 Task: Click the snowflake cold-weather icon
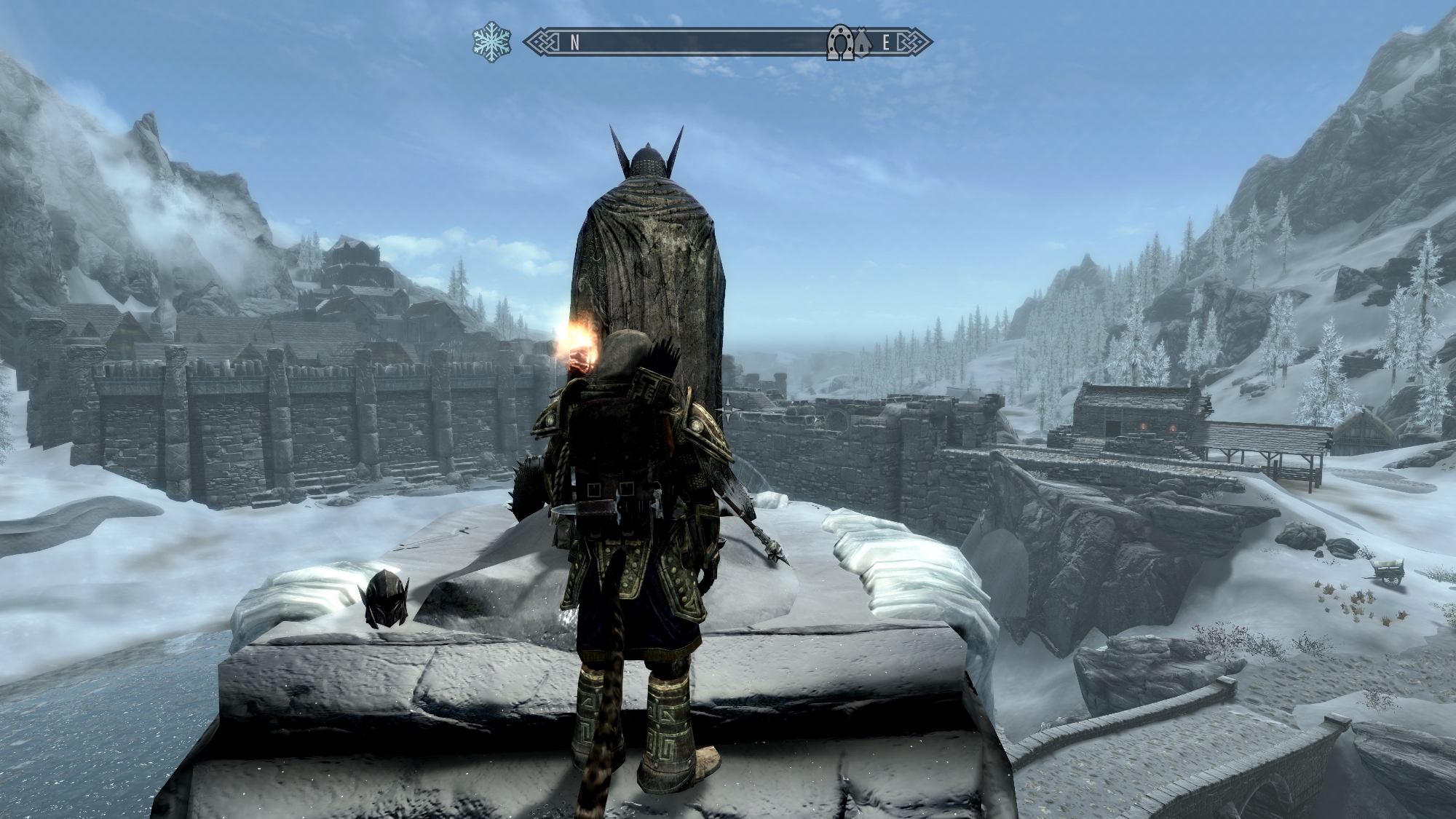pyautogui.click(x=491, y=42)
